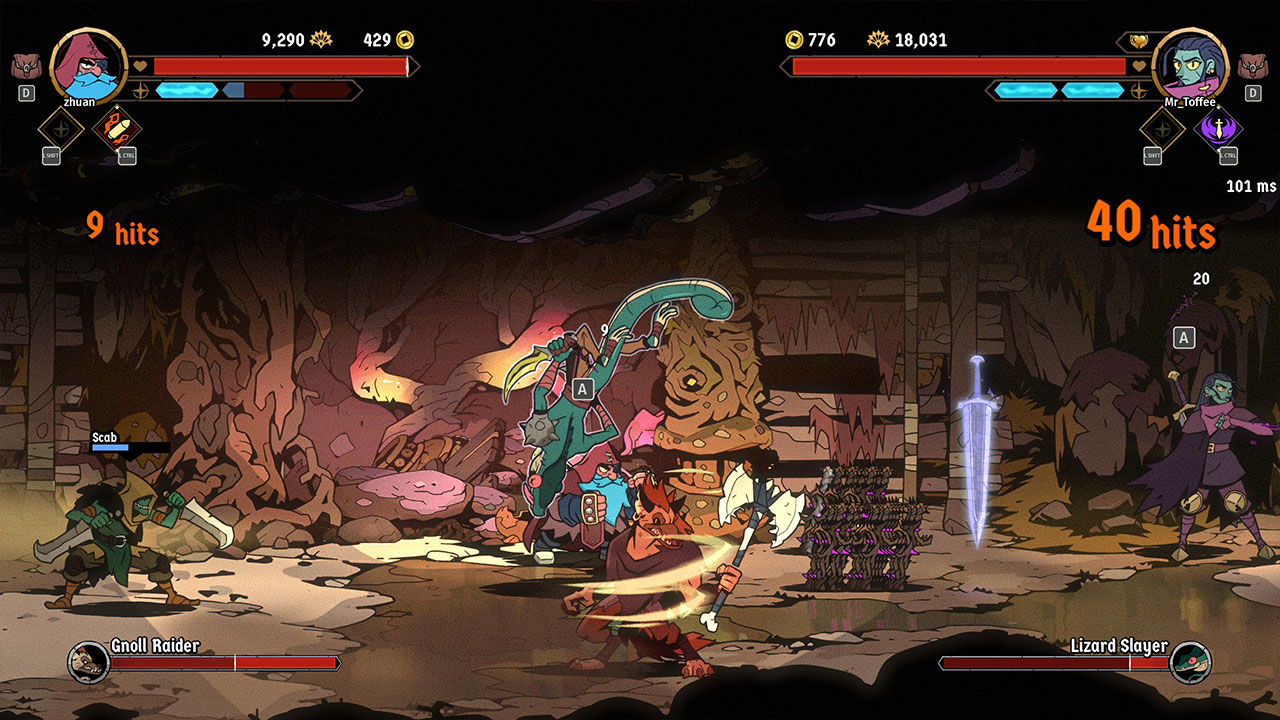The width and height of the screenshot is (1280, 720).
Task: Click Mr_Toffee's empty compass ability slot
Action: [1163, 129]
